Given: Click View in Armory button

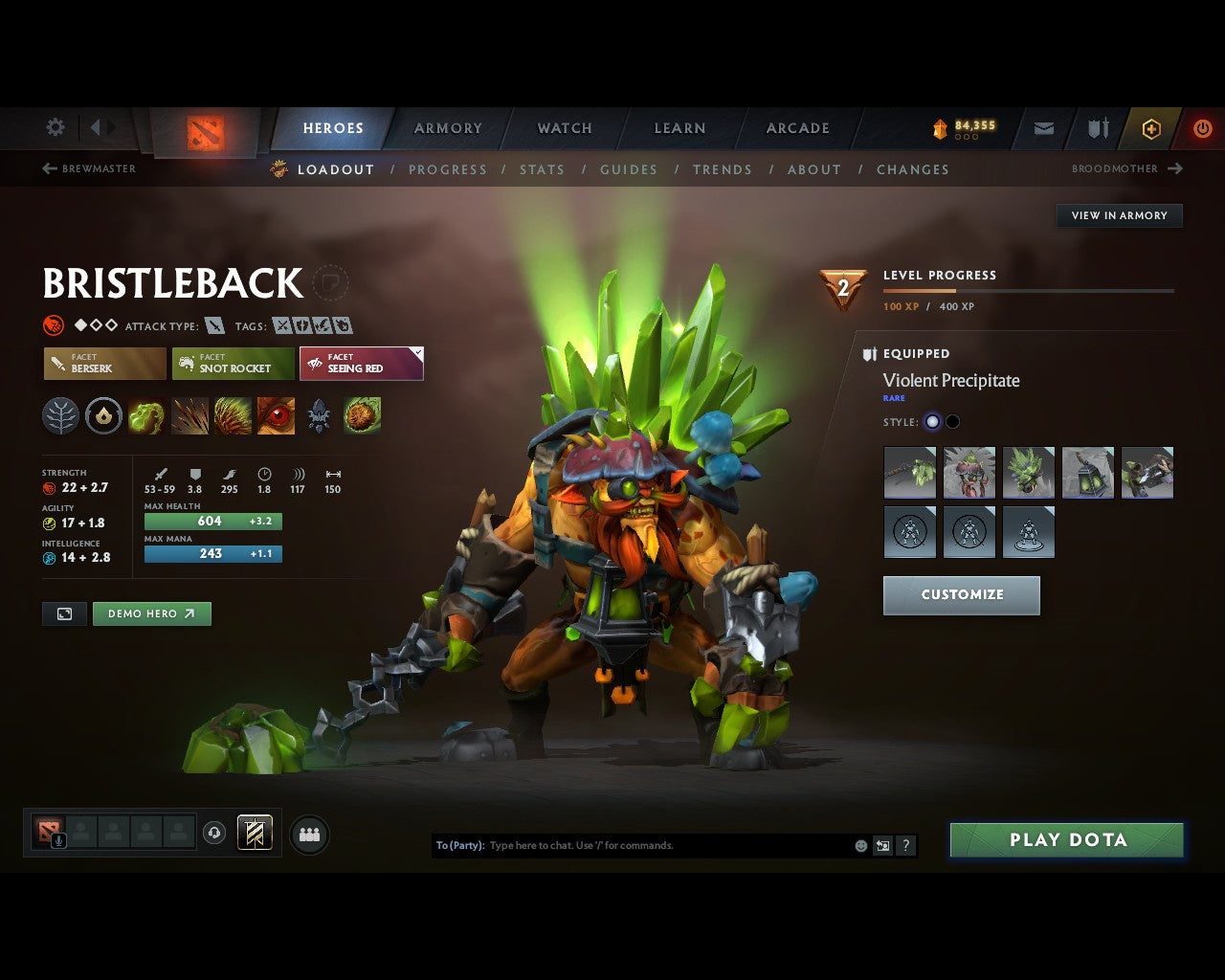Looking at the screenshot, I should point(1119,215).
